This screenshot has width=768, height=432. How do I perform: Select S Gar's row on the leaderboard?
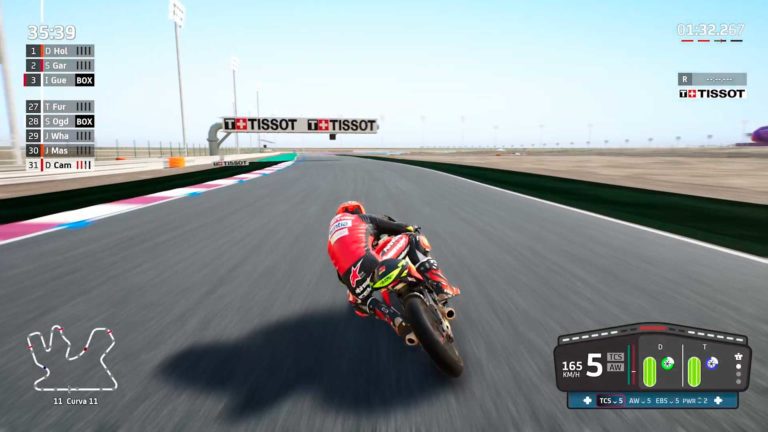point(60,65)
